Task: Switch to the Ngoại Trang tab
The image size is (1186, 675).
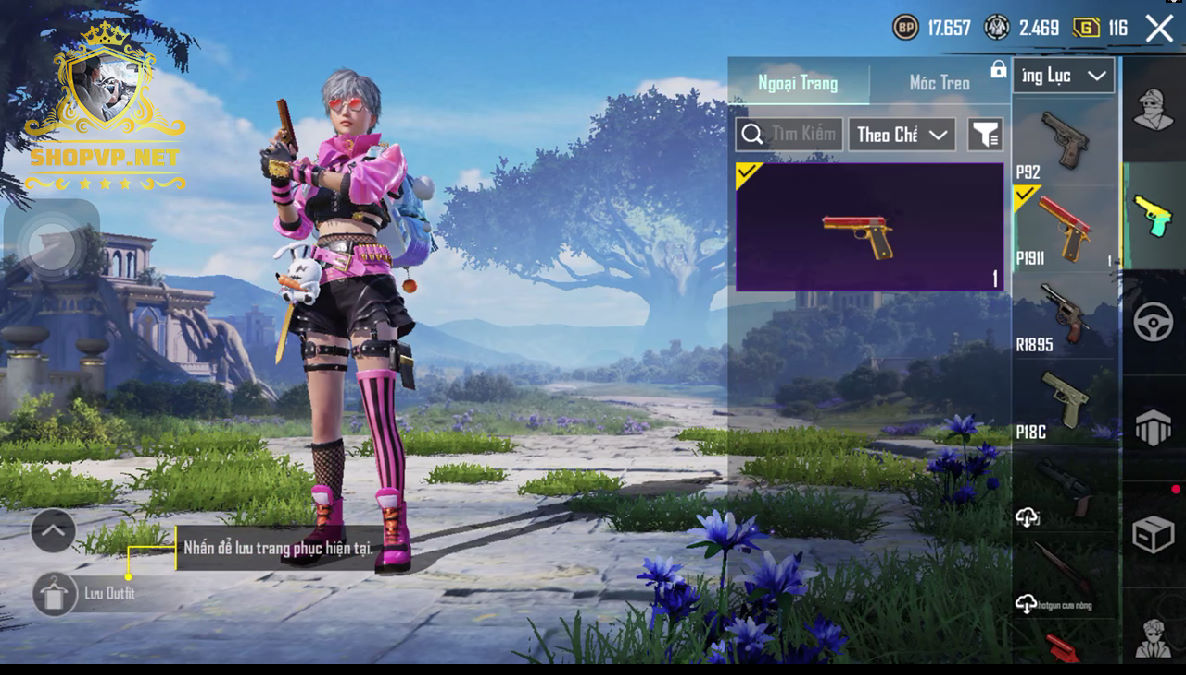Action: click(x=798, y=83)
